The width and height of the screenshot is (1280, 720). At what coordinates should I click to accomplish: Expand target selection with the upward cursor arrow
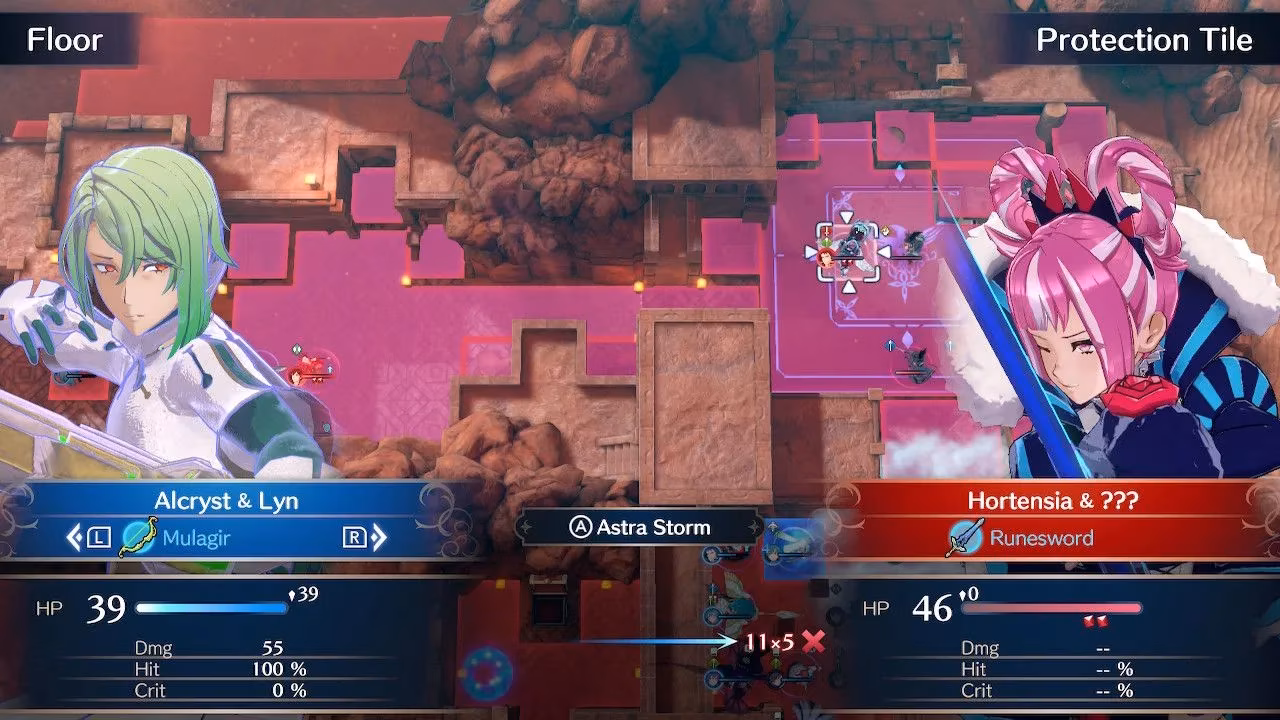(845, 215)
